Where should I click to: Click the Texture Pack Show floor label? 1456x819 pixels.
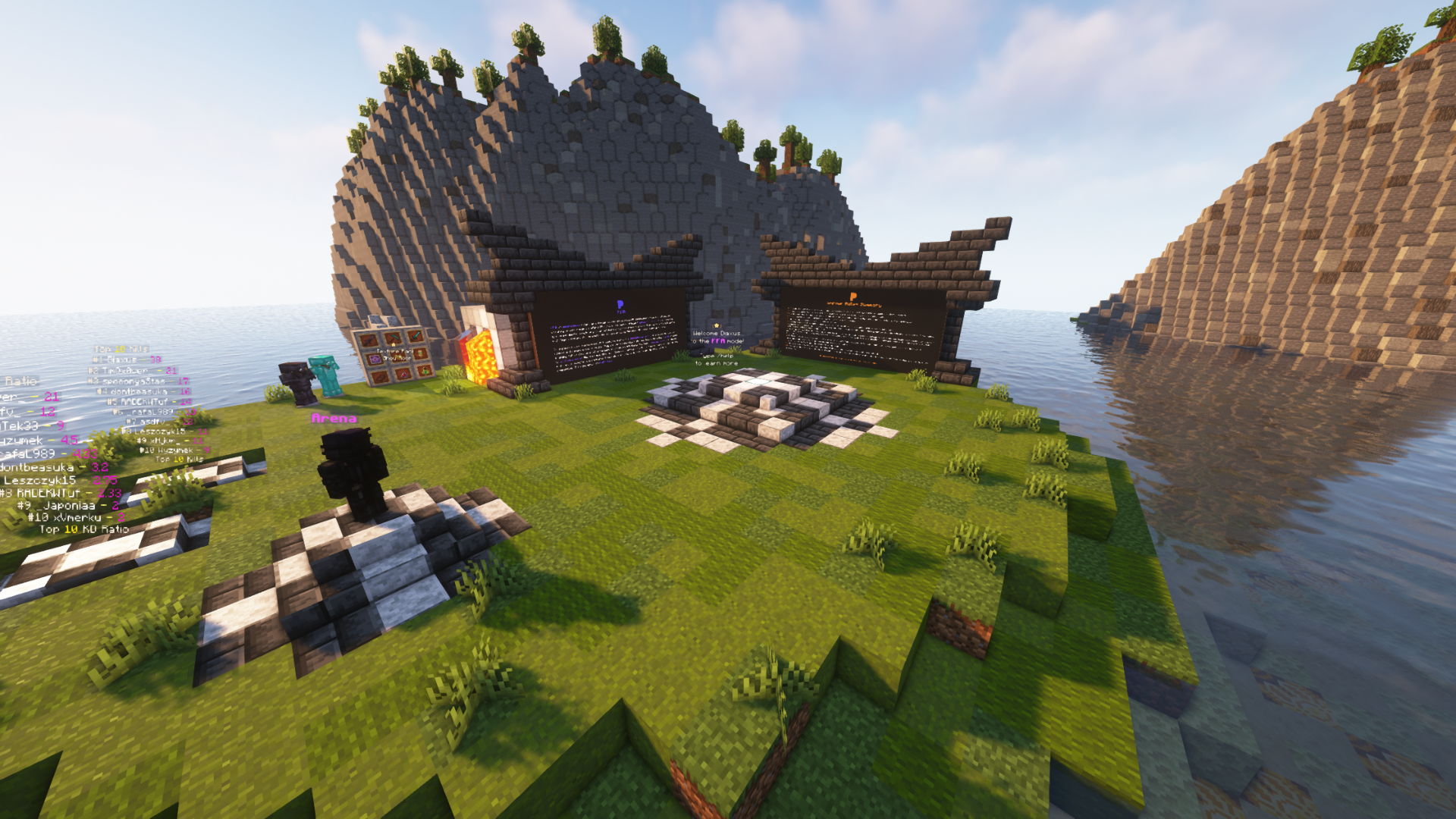tap(396, 355)
